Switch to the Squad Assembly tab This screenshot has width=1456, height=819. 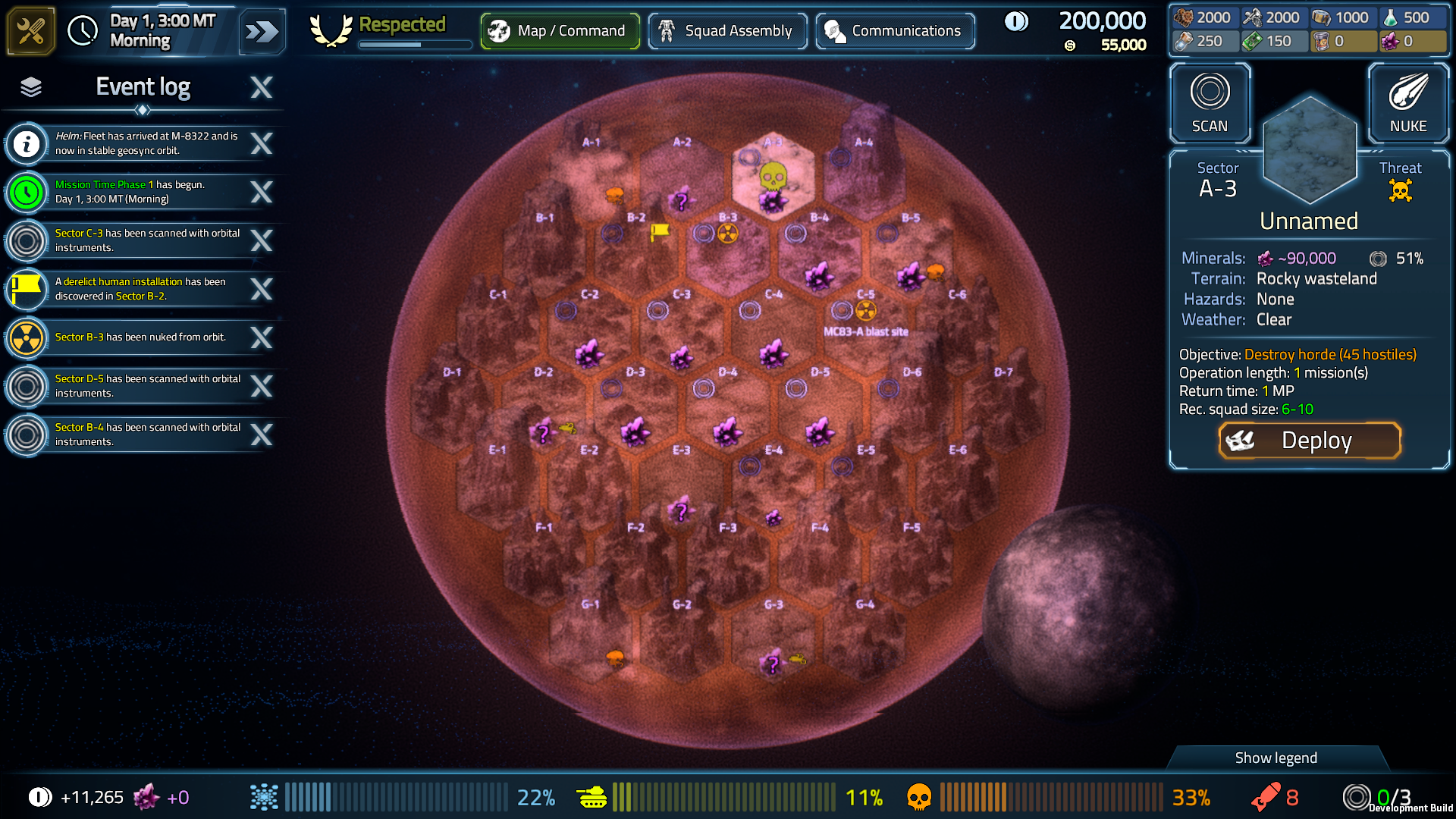pyautogui.click(x=727, y=30)
